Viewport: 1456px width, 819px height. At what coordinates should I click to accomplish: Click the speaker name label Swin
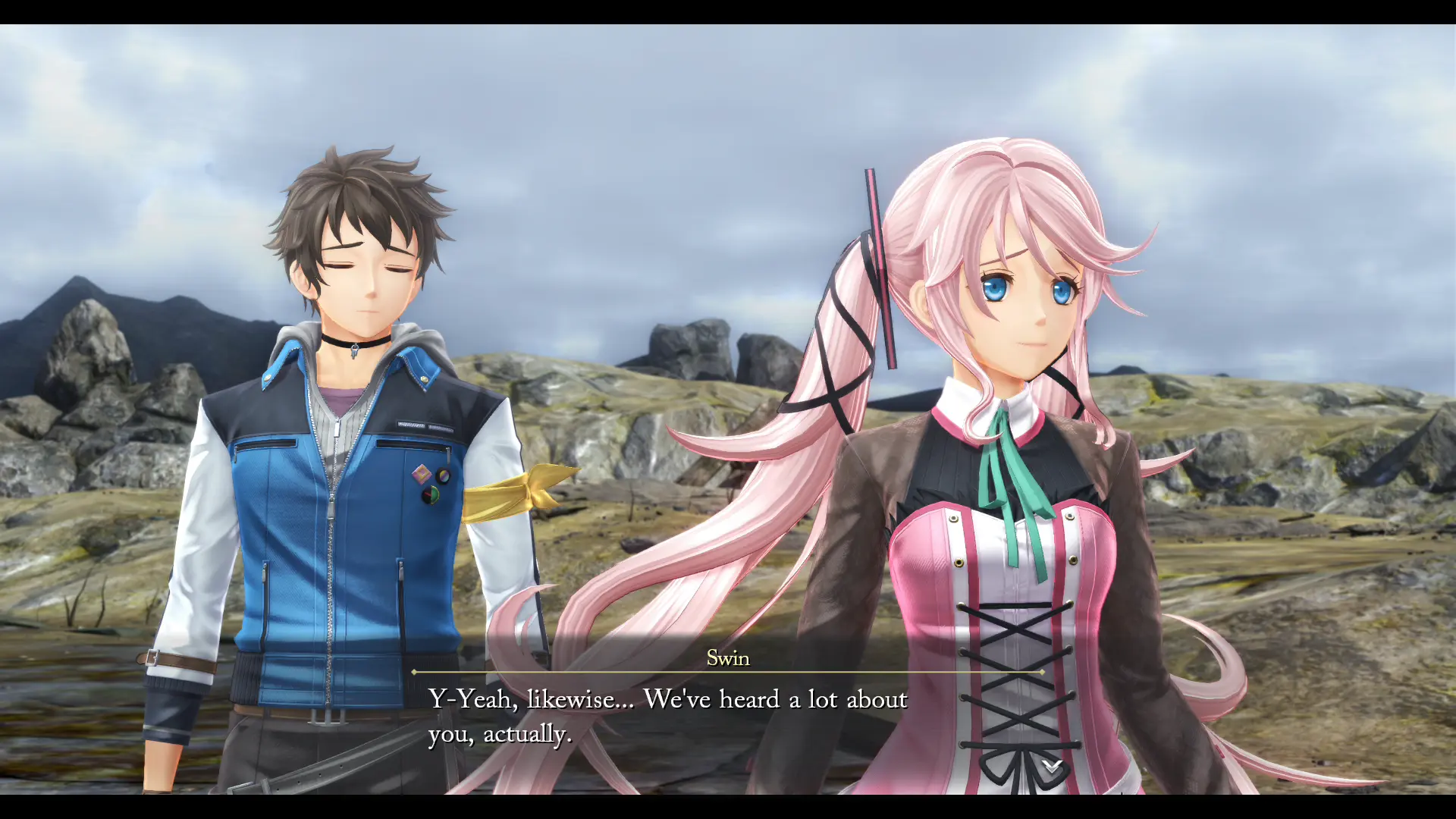(726, 658)
